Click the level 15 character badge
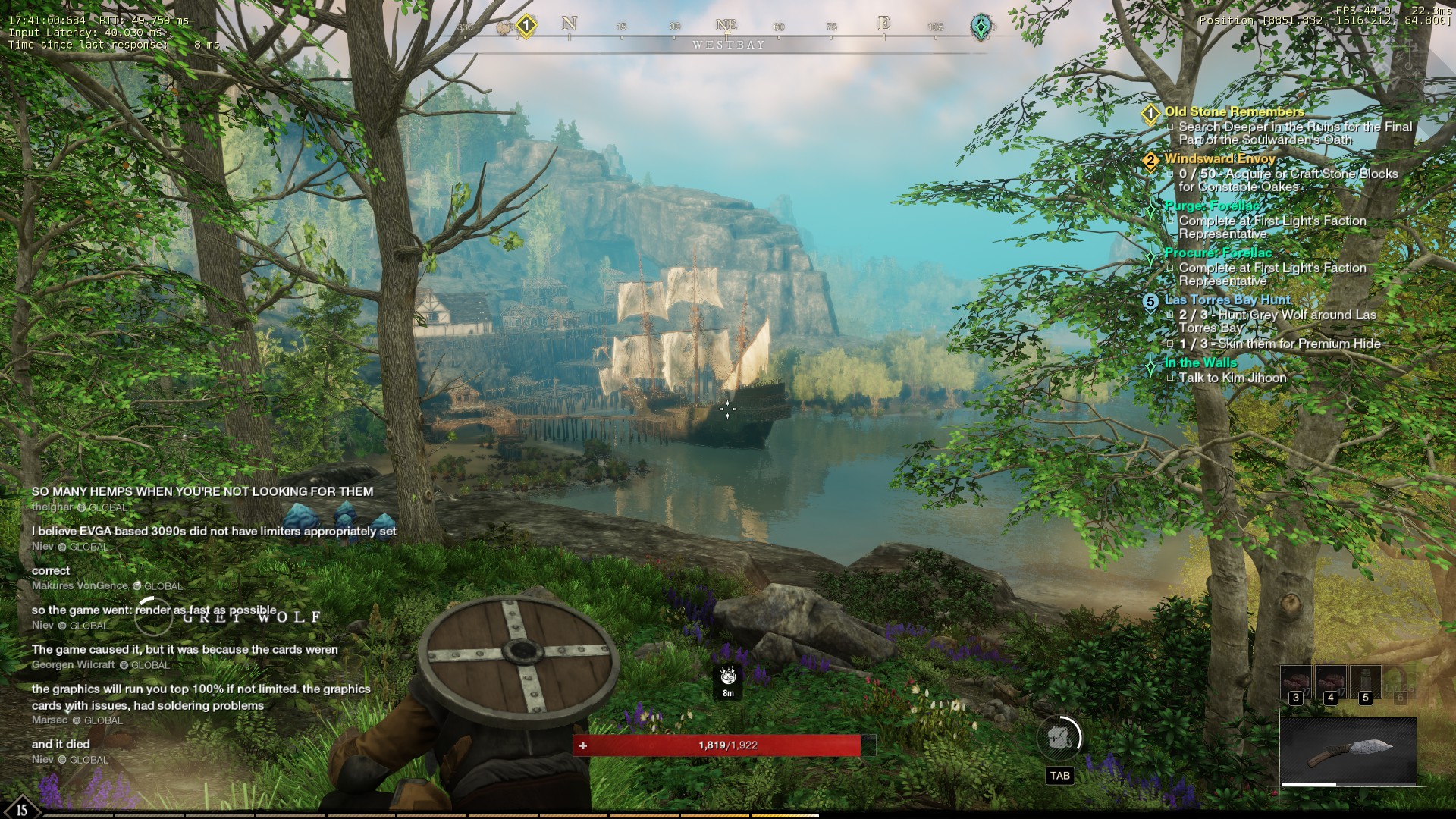The image size is (1456, 819). pyautogui.click(x=21, y=808)
